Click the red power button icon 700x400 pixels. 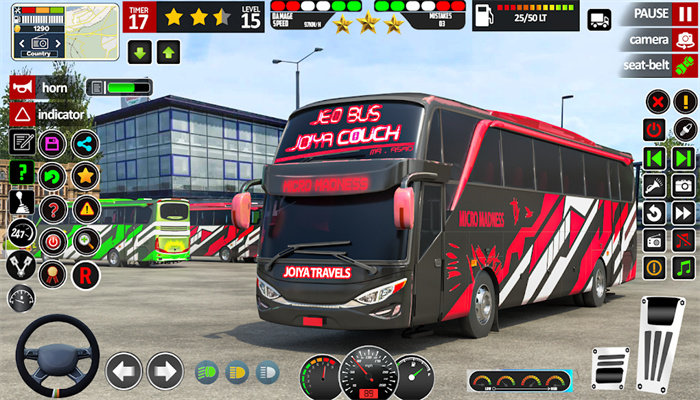click(x=654, y=129)
